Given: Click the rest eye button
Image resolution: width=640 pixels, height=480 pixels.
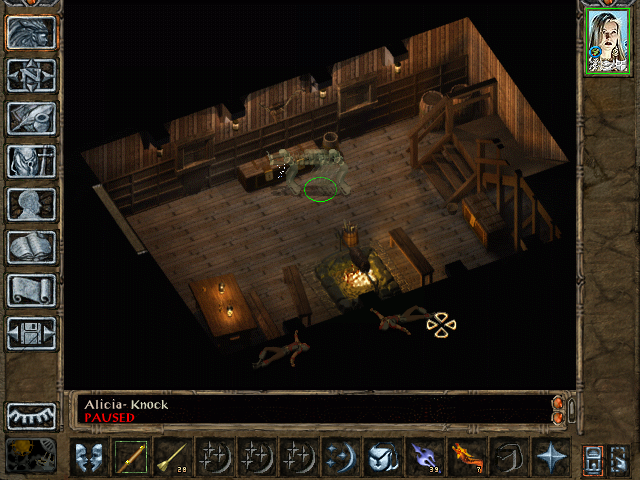Looking at the screenshot, I should 32,415.
